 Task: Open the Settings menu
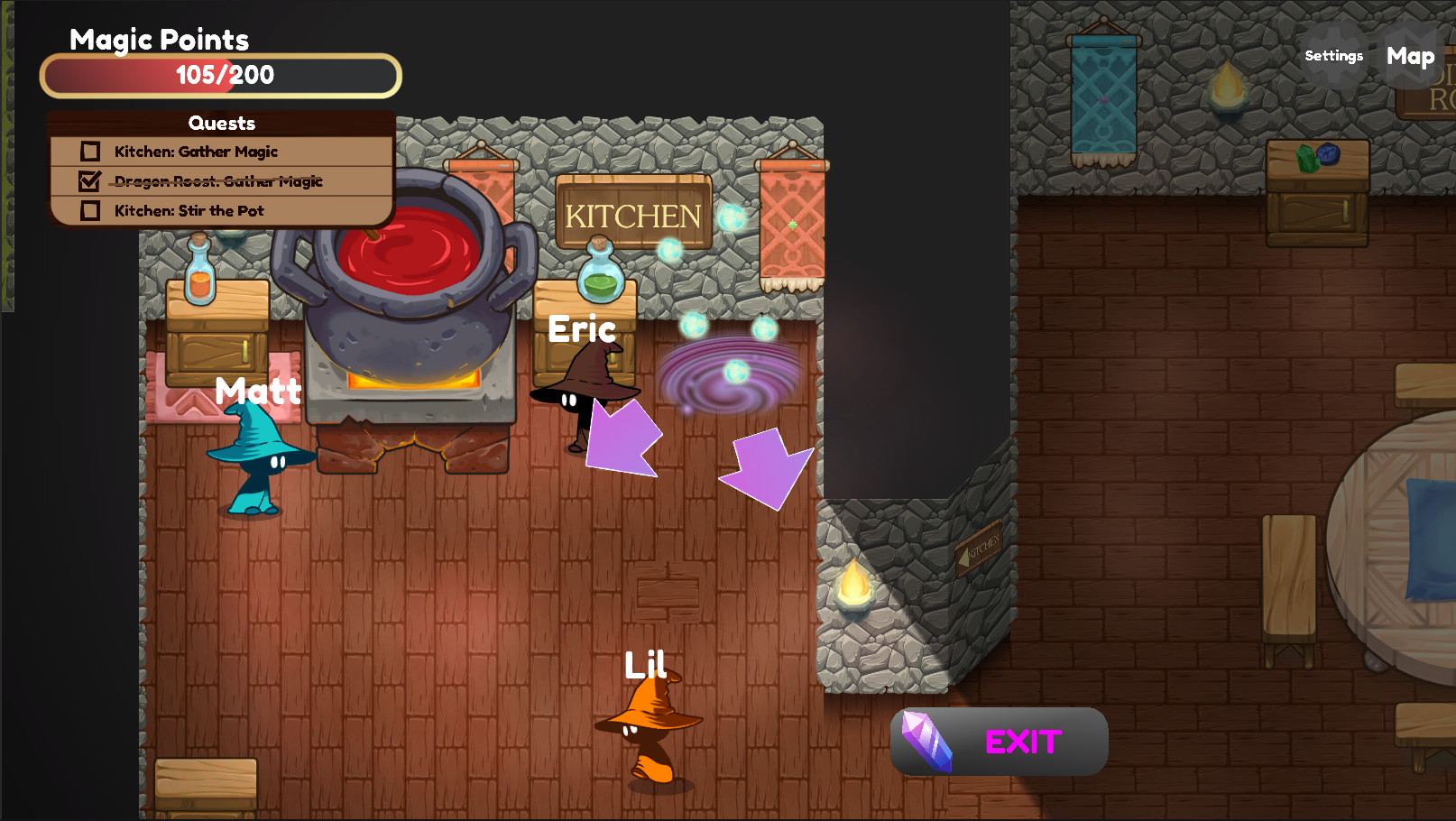coord(1333,56)
